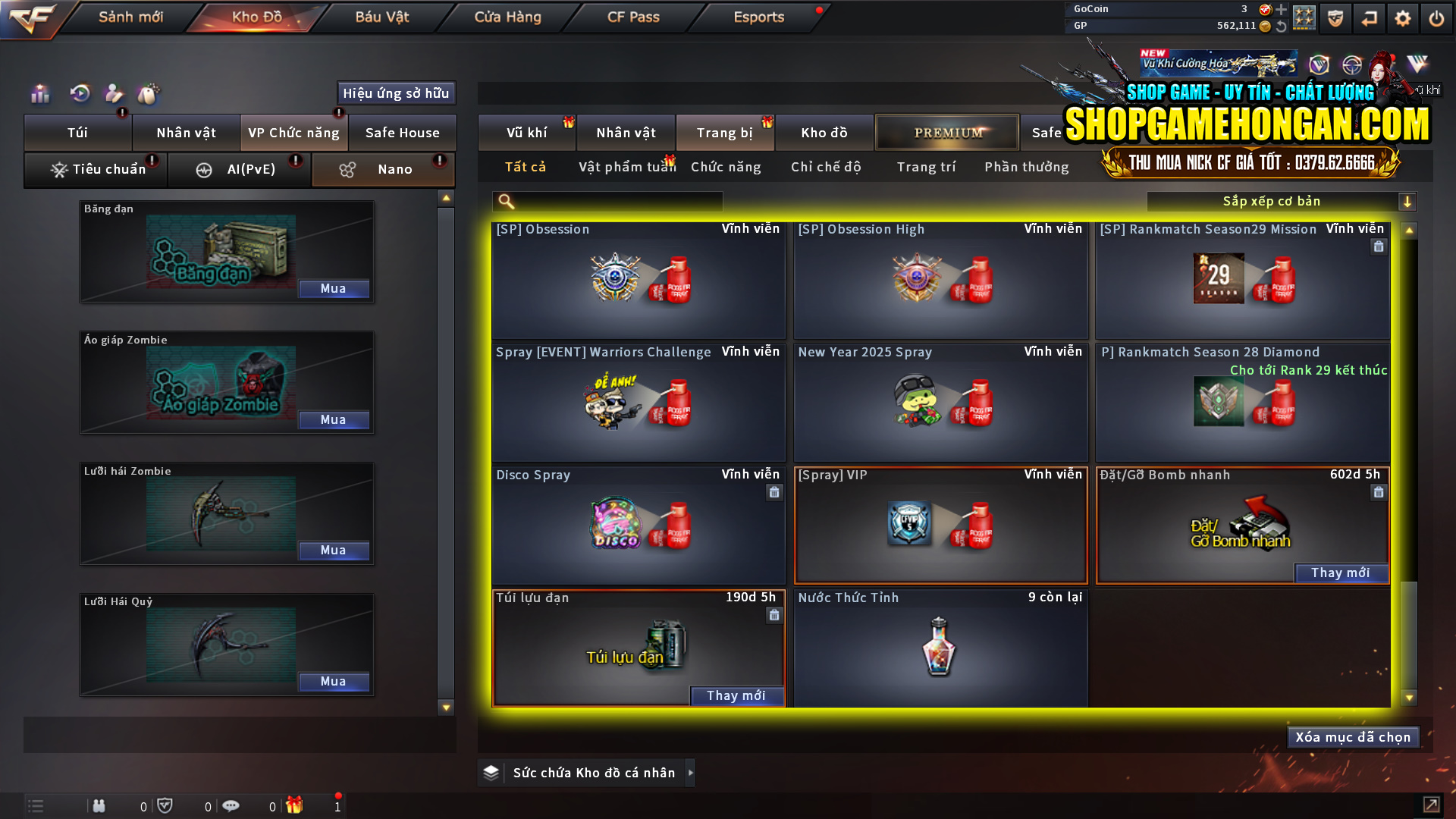This screenshot has width=1456, height=819.
Task: Click inside the item search field
Action: [x=614, y=201]
